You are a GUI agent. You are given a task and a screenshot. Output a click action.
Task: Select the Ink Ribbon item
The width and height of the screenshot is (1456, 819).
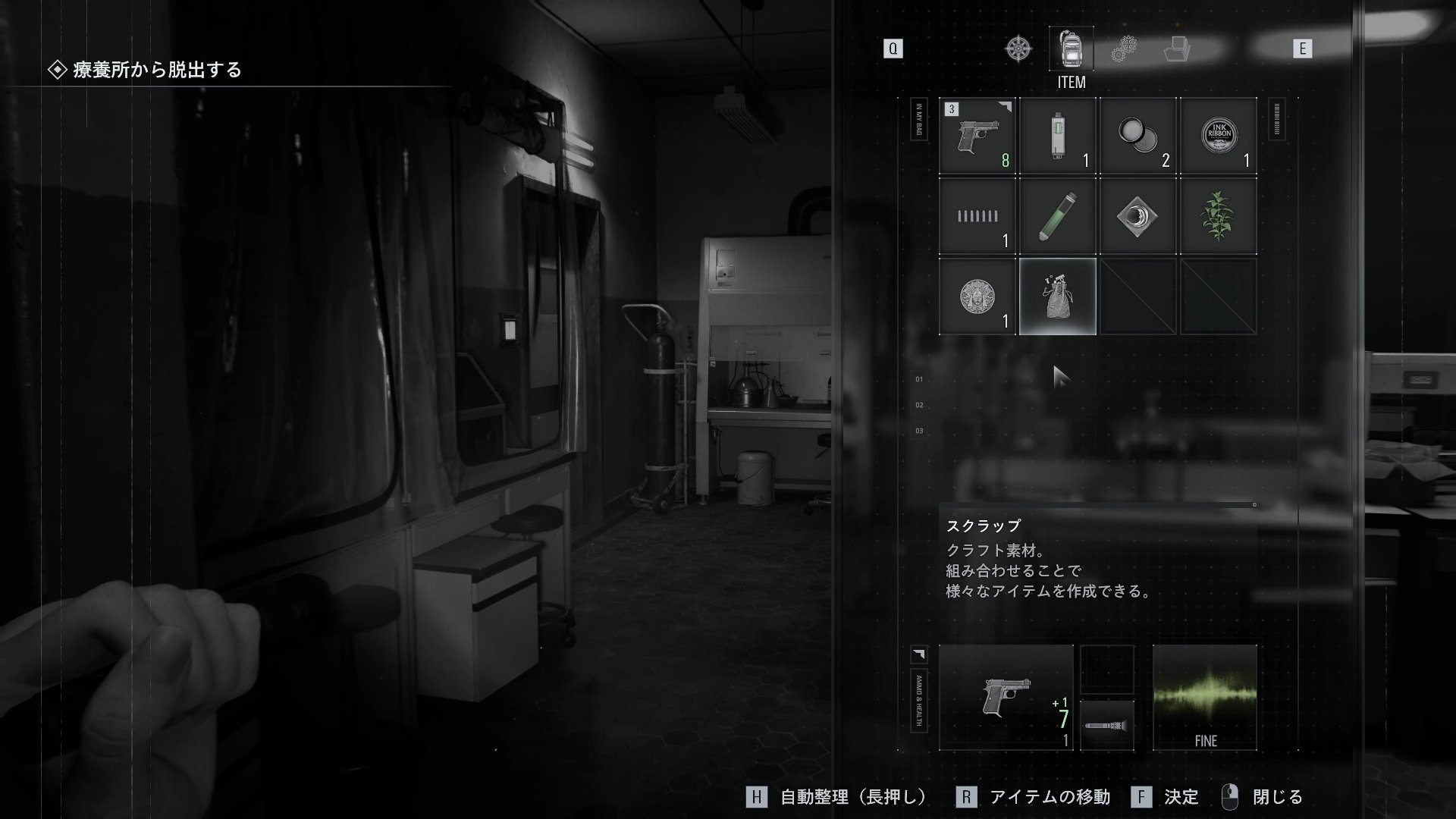[1218, 136]
